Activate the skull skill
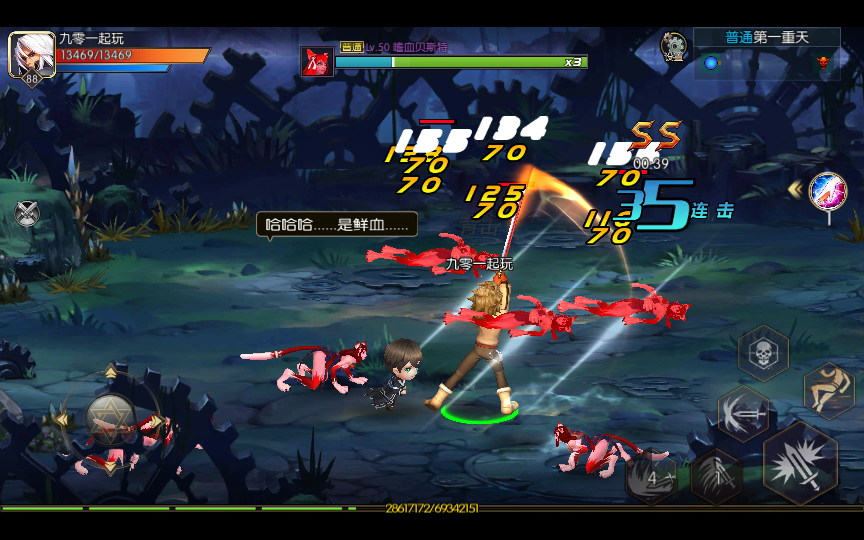The width and height of the screenshot is (864, 540). [x=764, y=353]
